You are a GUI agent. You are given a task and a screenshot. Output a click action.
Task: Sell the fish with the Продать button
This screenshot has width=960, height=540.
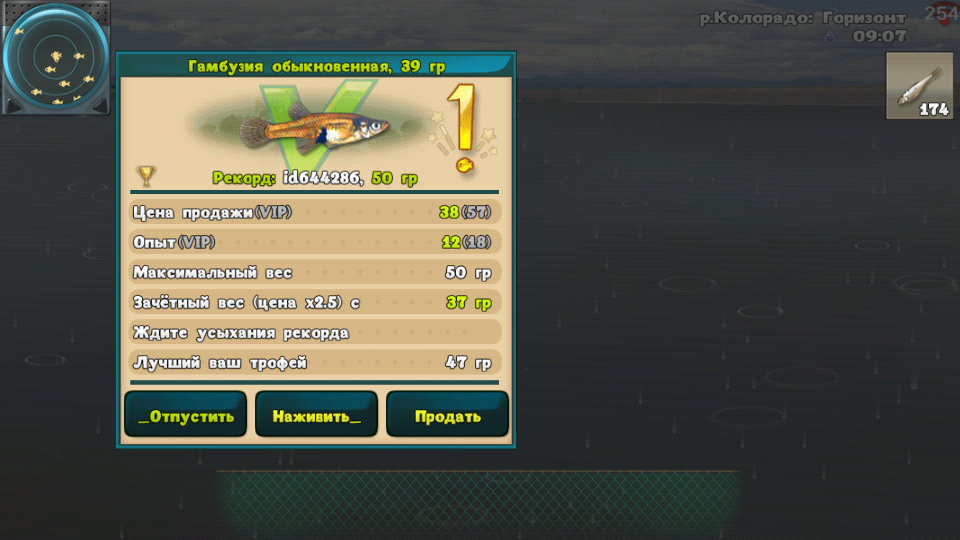pyautogui.click(x=447, y=415)
